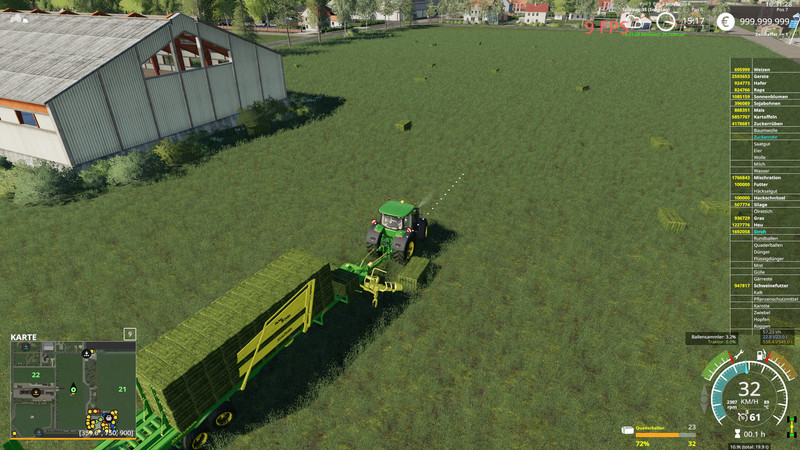
Task: Select field 22 on the minimap
Action: (x=35, y=375)
